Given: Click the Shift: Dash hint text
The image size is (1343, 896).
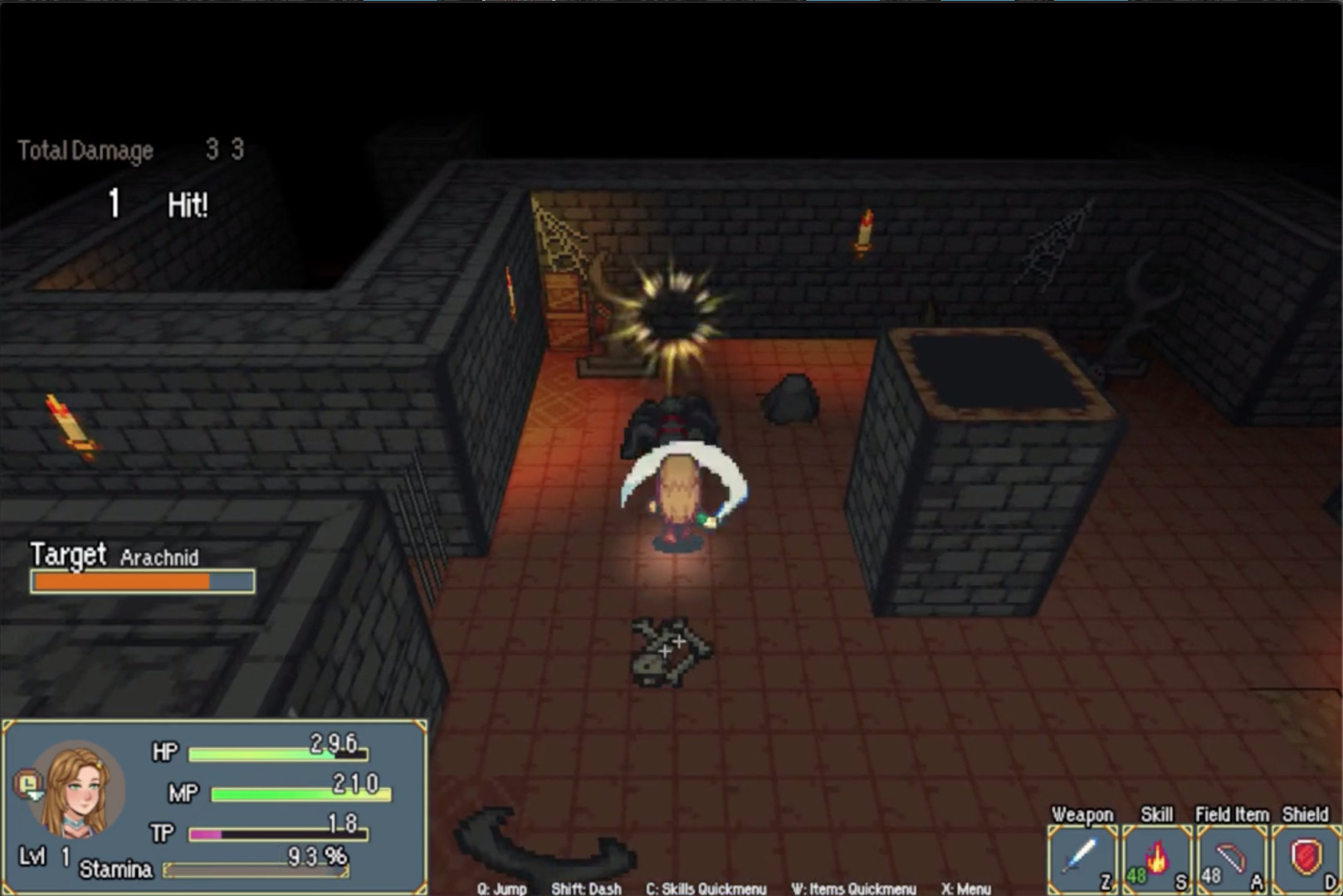Looking at the screenshot, I should click(x=587, y=889).
